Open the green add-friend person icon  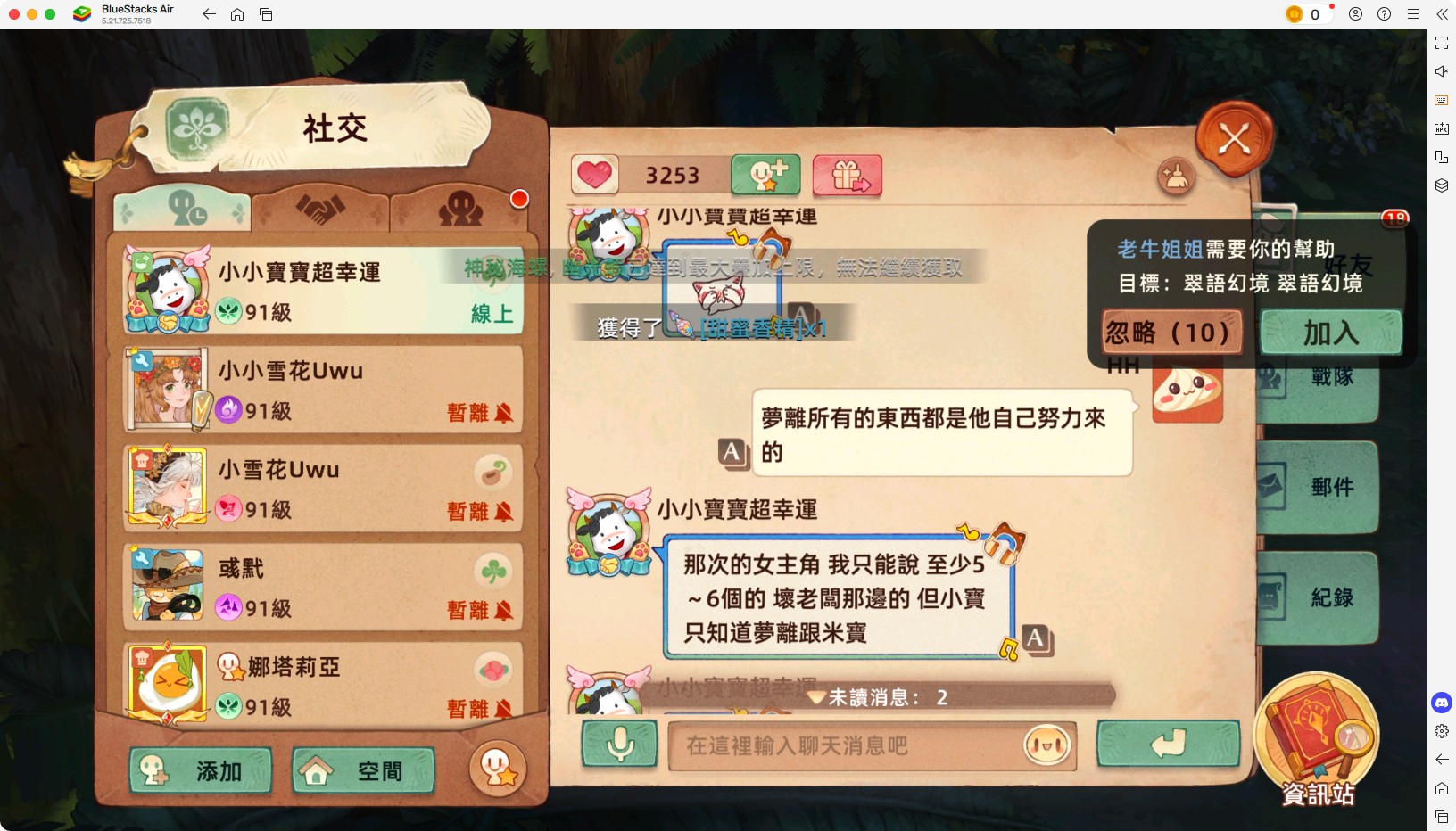pos(765,175)
